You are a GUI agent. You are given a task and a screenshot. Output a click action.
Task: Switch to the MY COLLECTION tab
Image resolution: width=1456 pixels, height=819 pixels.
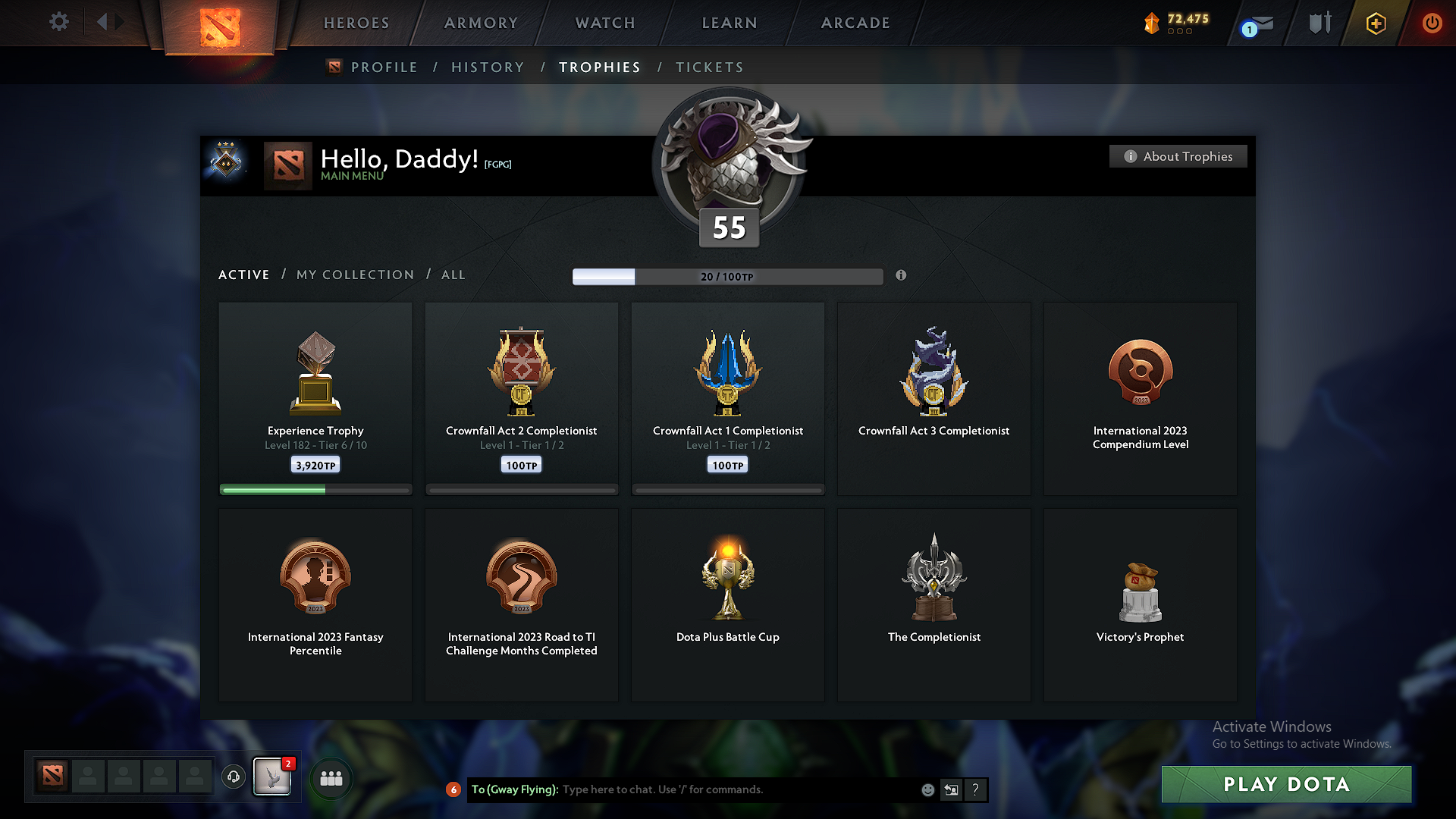(354, 275)
